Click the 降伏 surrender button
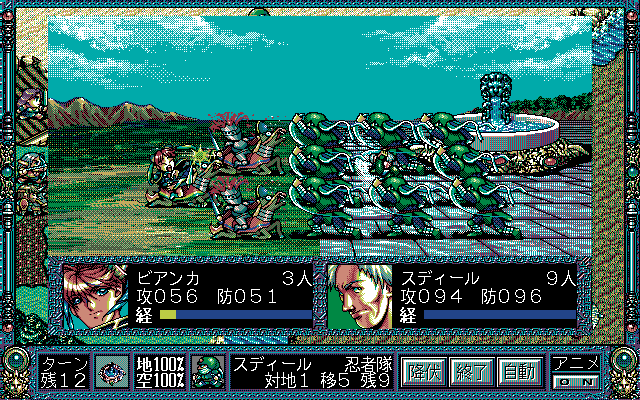640x400 pixels. [423, 371]
